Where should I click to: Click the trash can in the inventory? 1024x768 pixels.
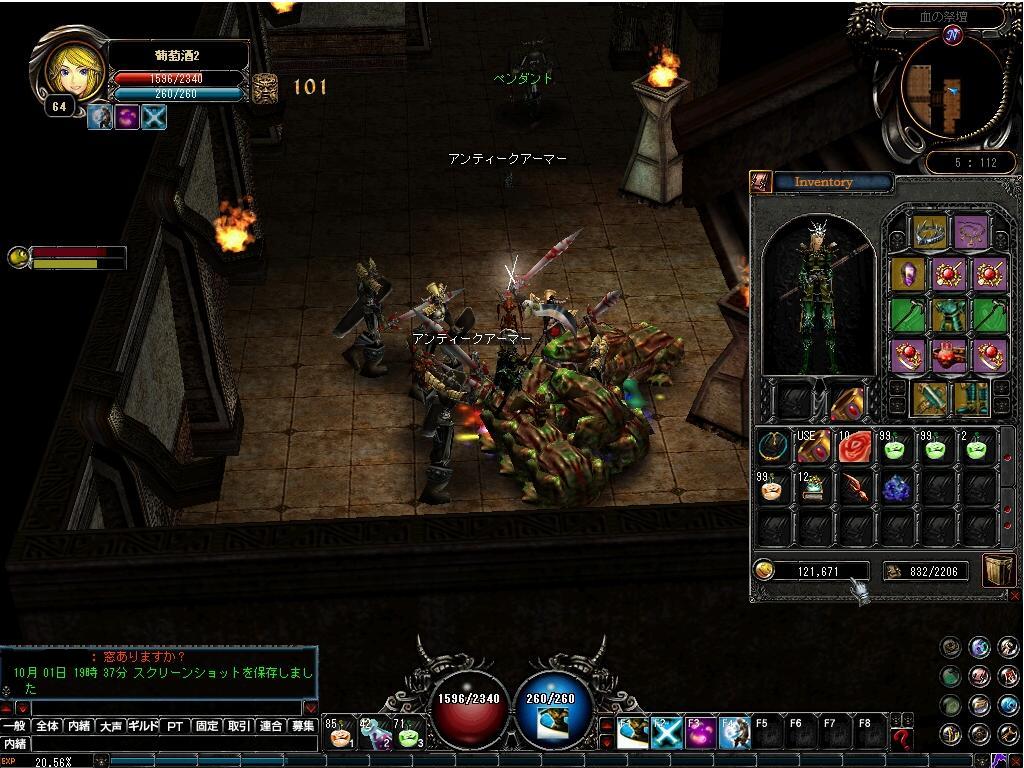pyautogui.click(x=998, y=570)
